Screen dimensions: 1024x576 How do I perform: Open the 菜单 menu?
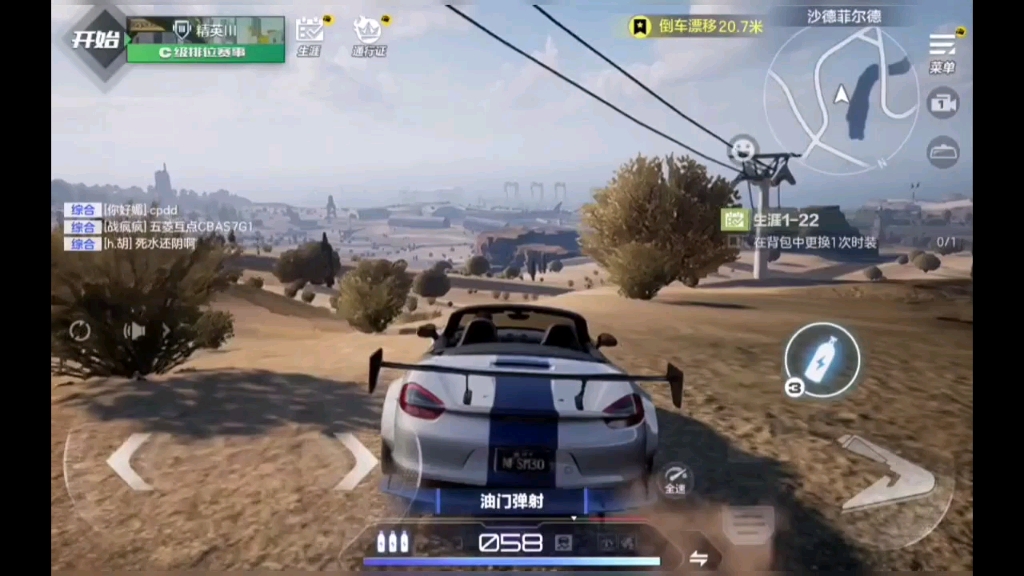[942, 52]
